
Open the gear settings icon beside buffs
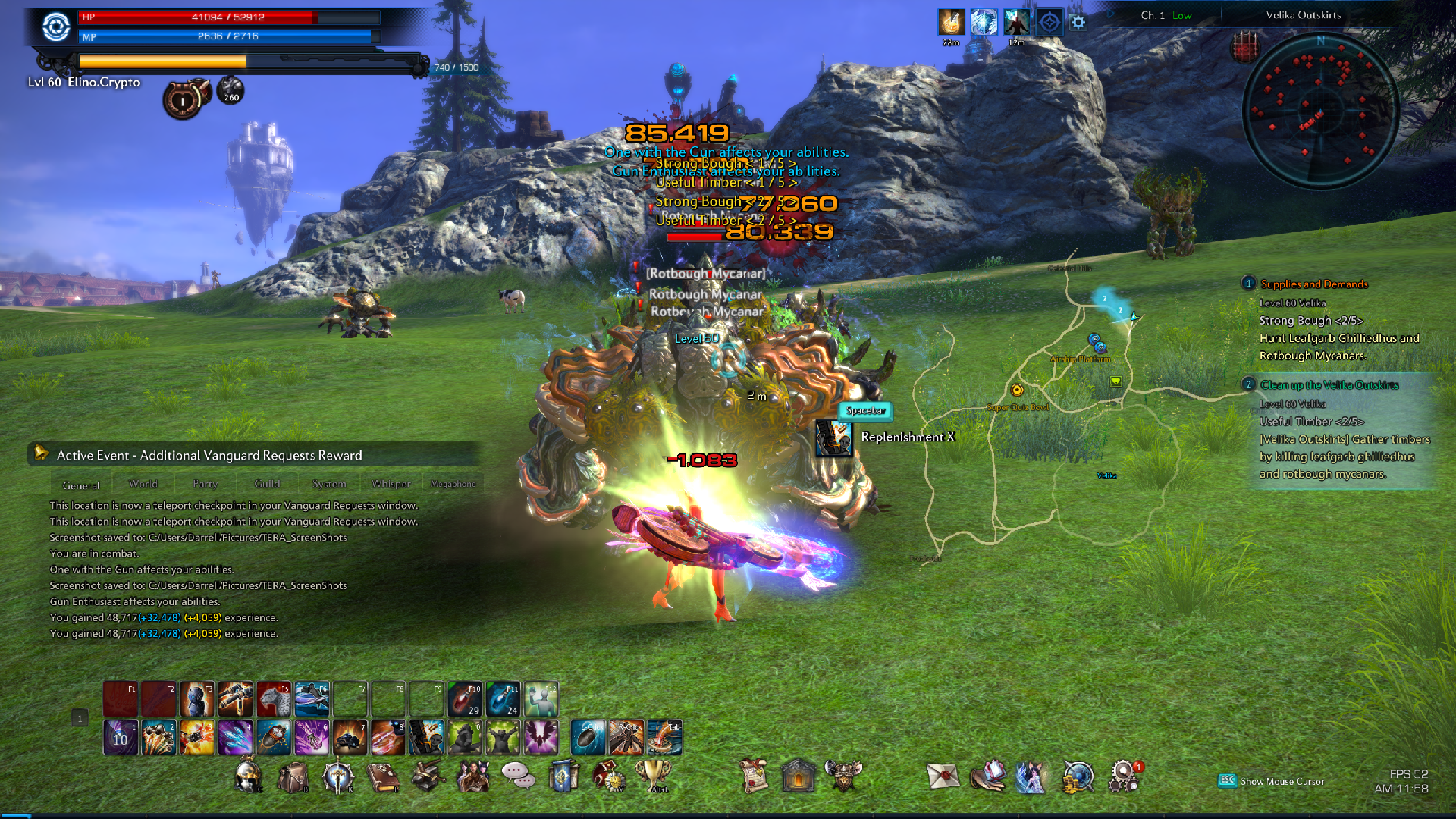1078,23
